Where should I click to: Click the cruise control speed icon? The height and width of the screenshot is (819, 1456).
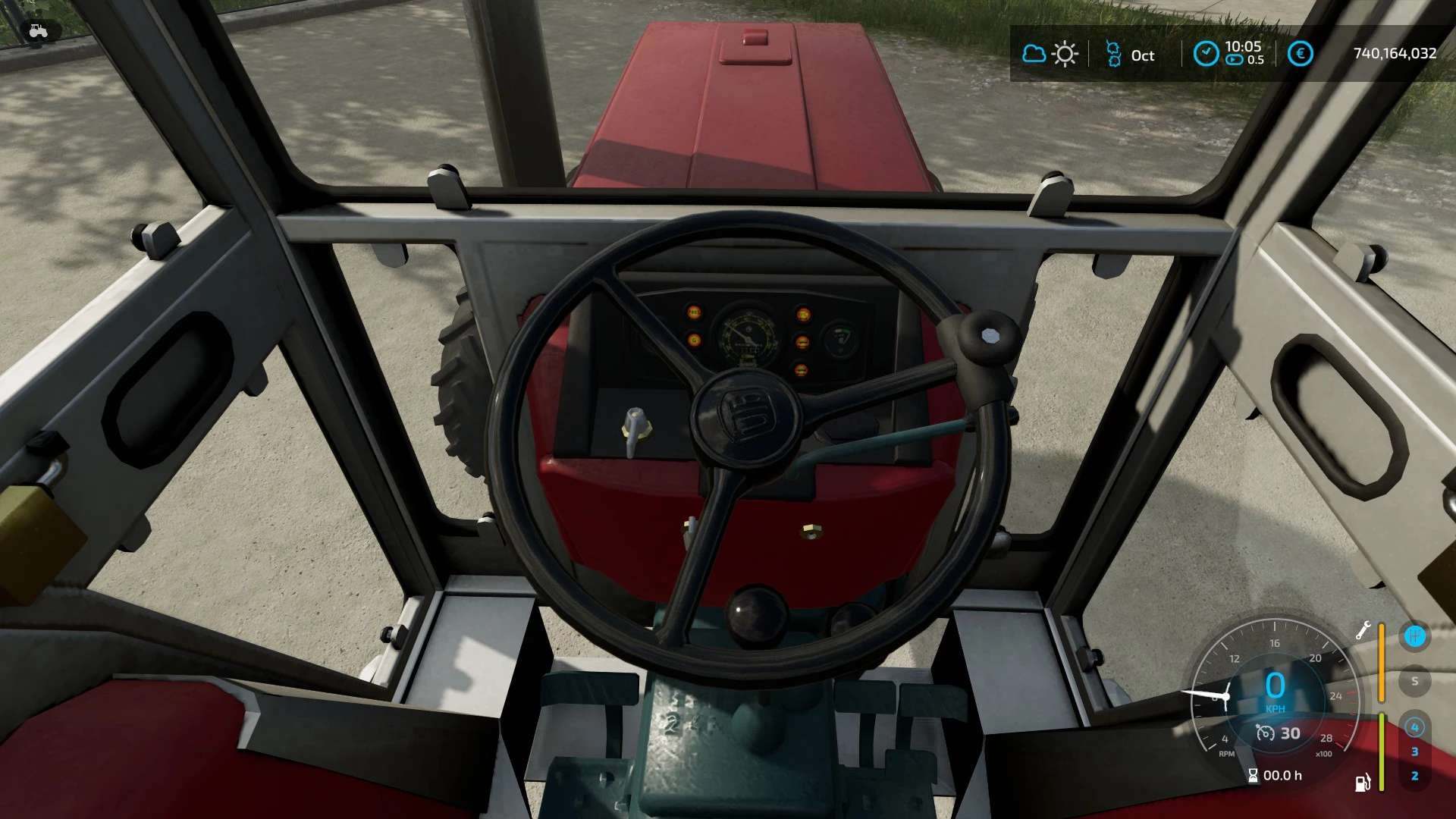[x=1265, y=733]
